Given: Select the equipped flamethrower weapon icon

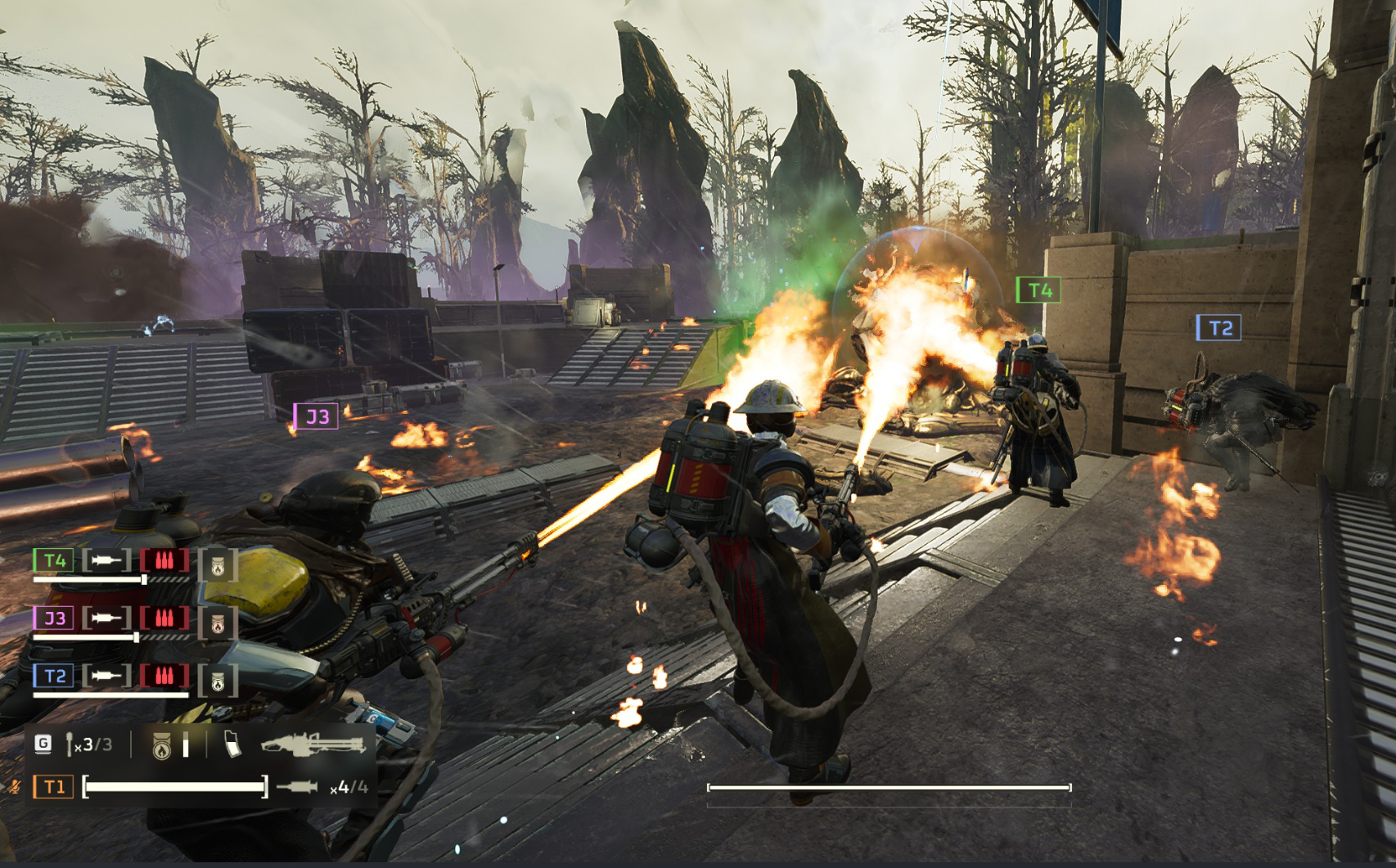Looking at the screenshot, I should pos(313,743).
